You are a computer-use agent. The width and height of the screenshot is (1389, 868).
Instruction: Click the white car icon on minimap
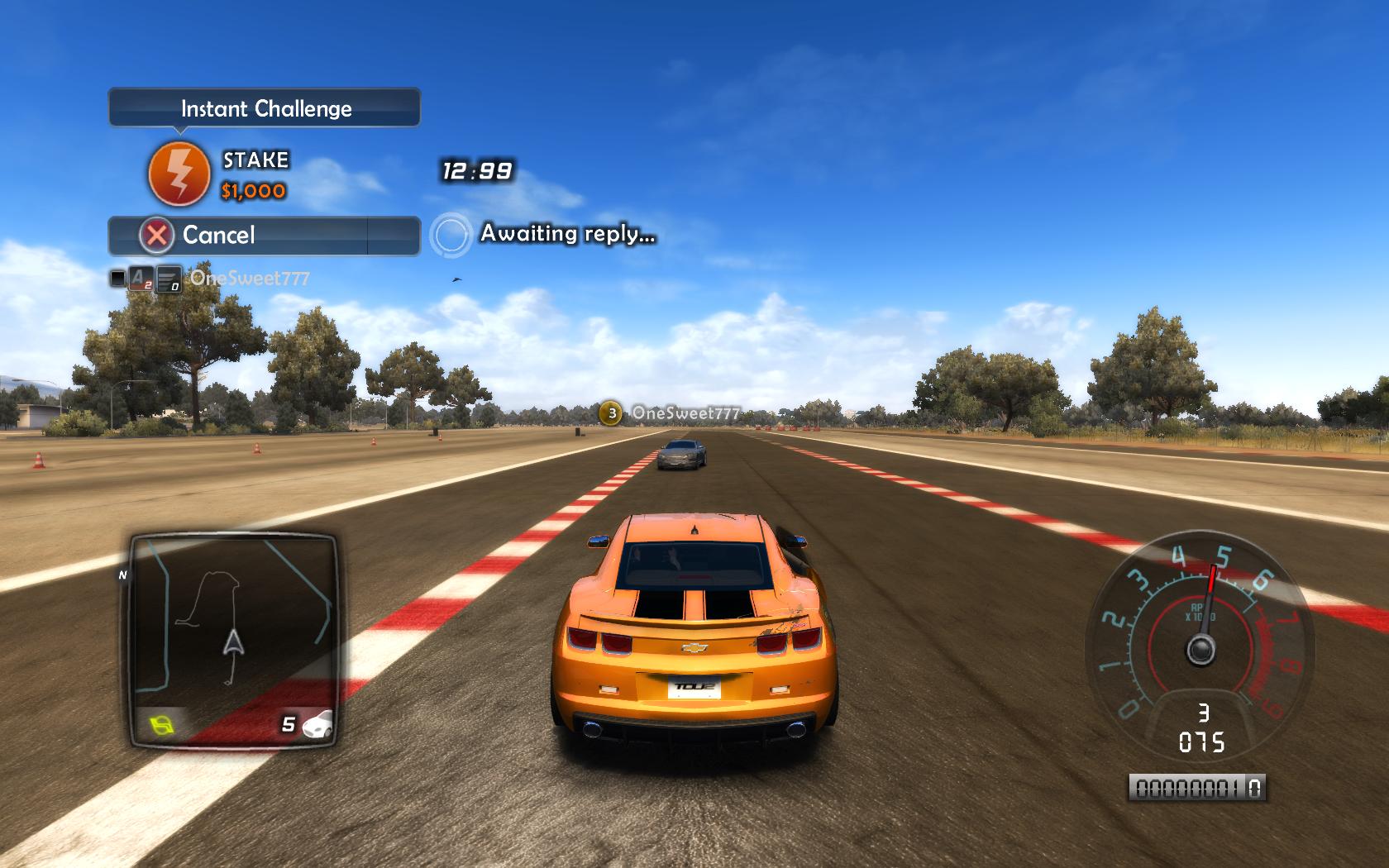[x=317, y=724]
